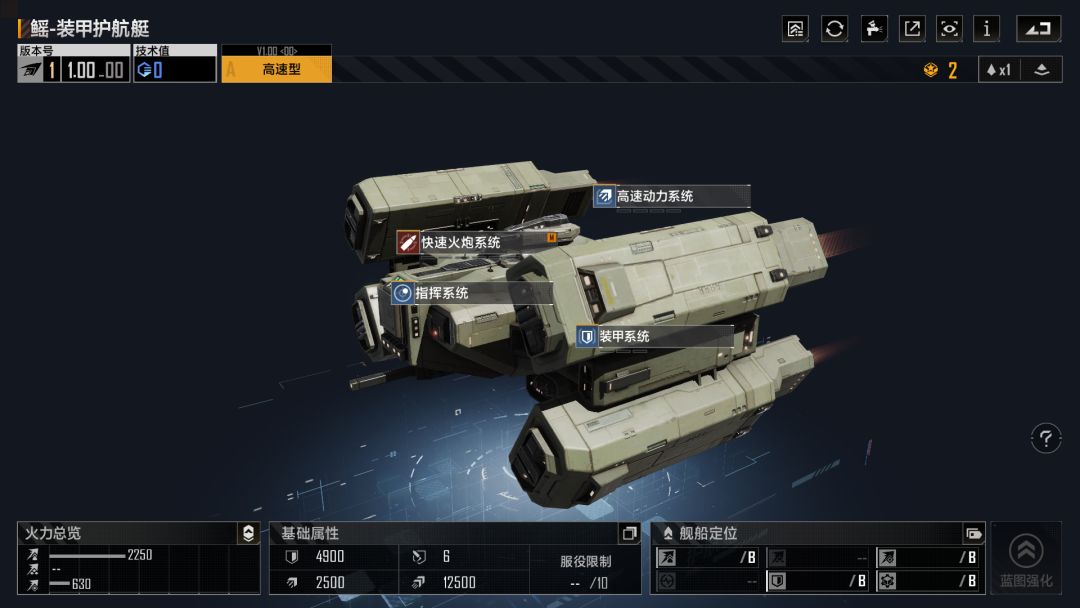Open the share export arrow icon

tap(912, 29)
